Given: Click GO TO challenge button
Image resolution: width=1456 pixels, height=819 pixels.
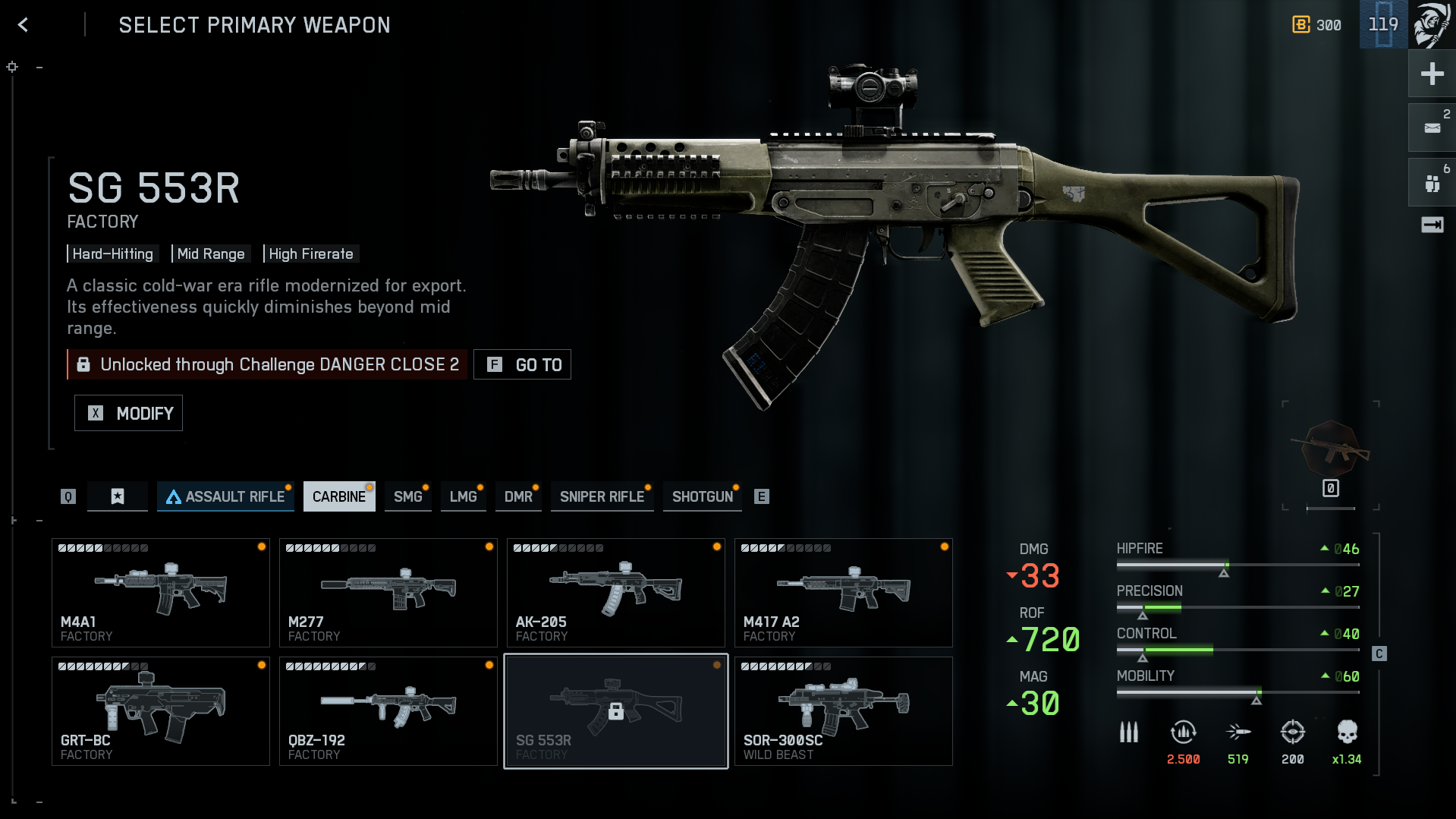Looking at the screenshot, I should 522,364.
